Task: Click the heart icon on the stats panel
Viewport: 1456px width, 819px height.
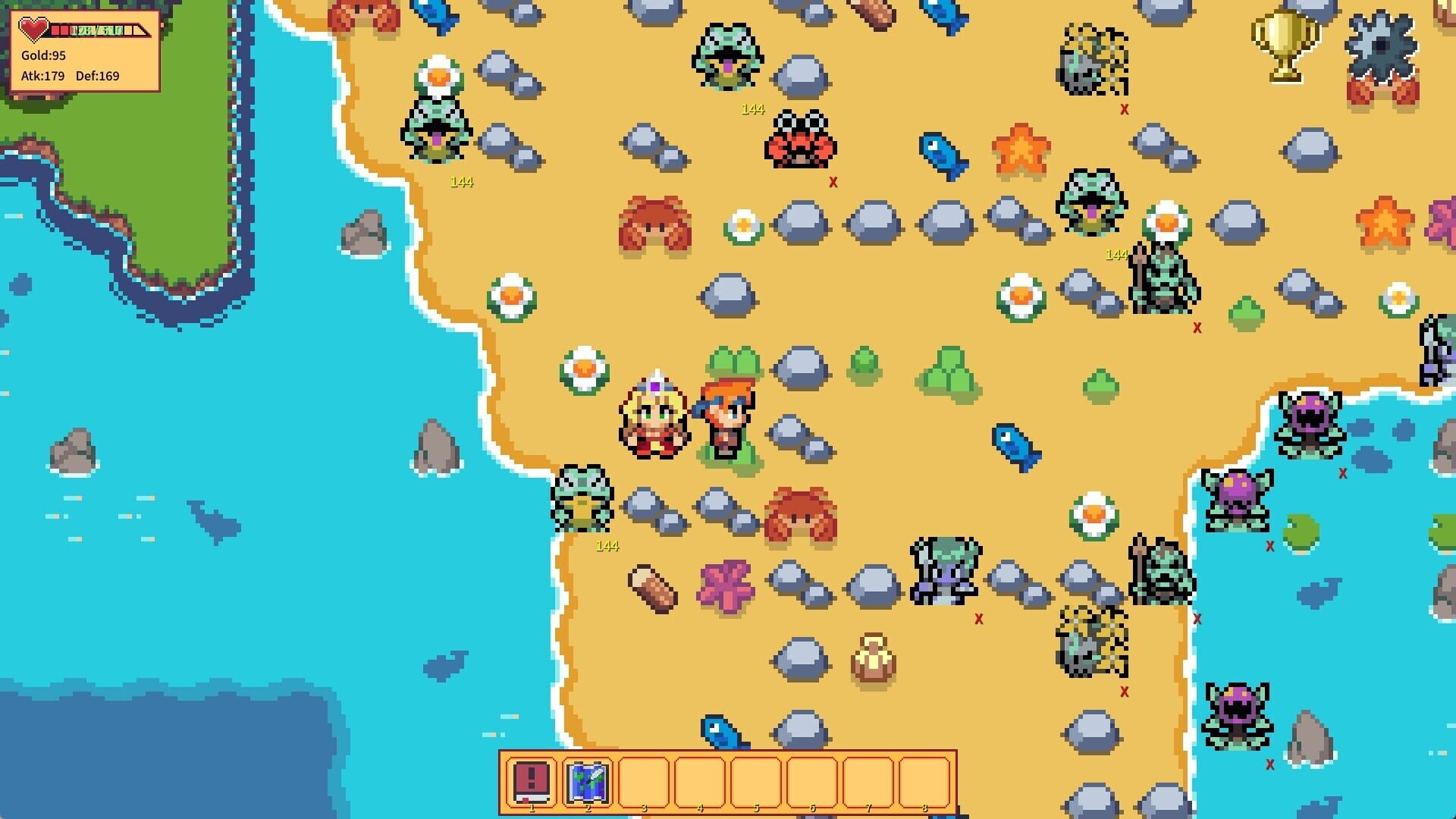Action: 33,28
